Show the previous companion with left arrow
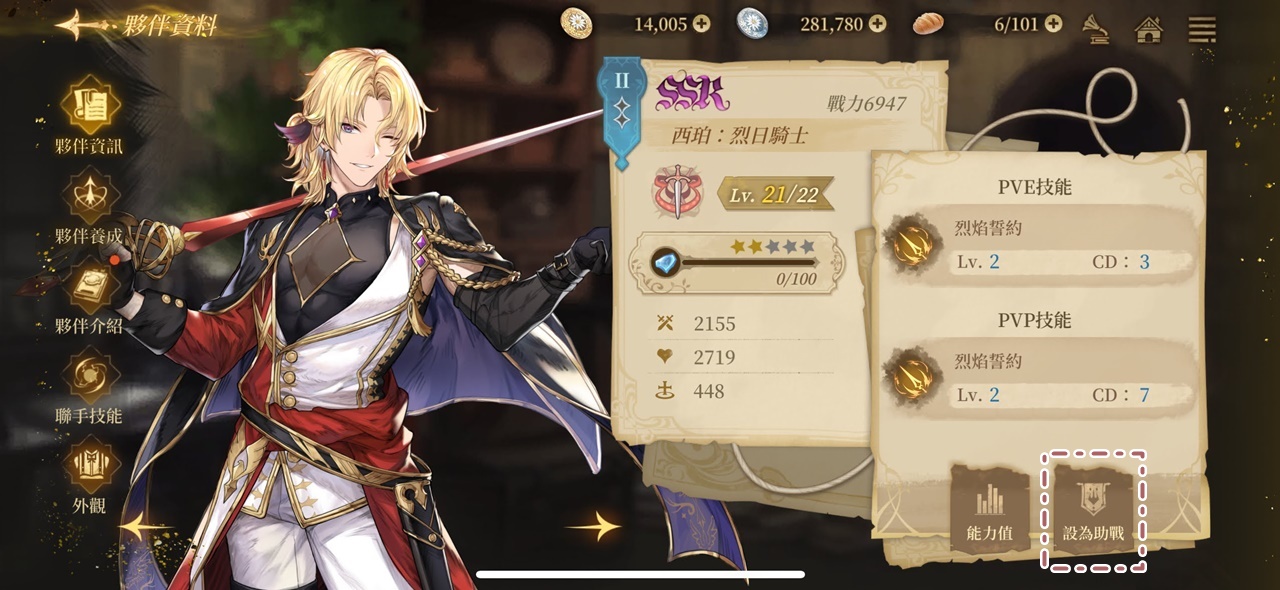The height and width of the screenshot is (590, 1280). click(x=147, y=525)
